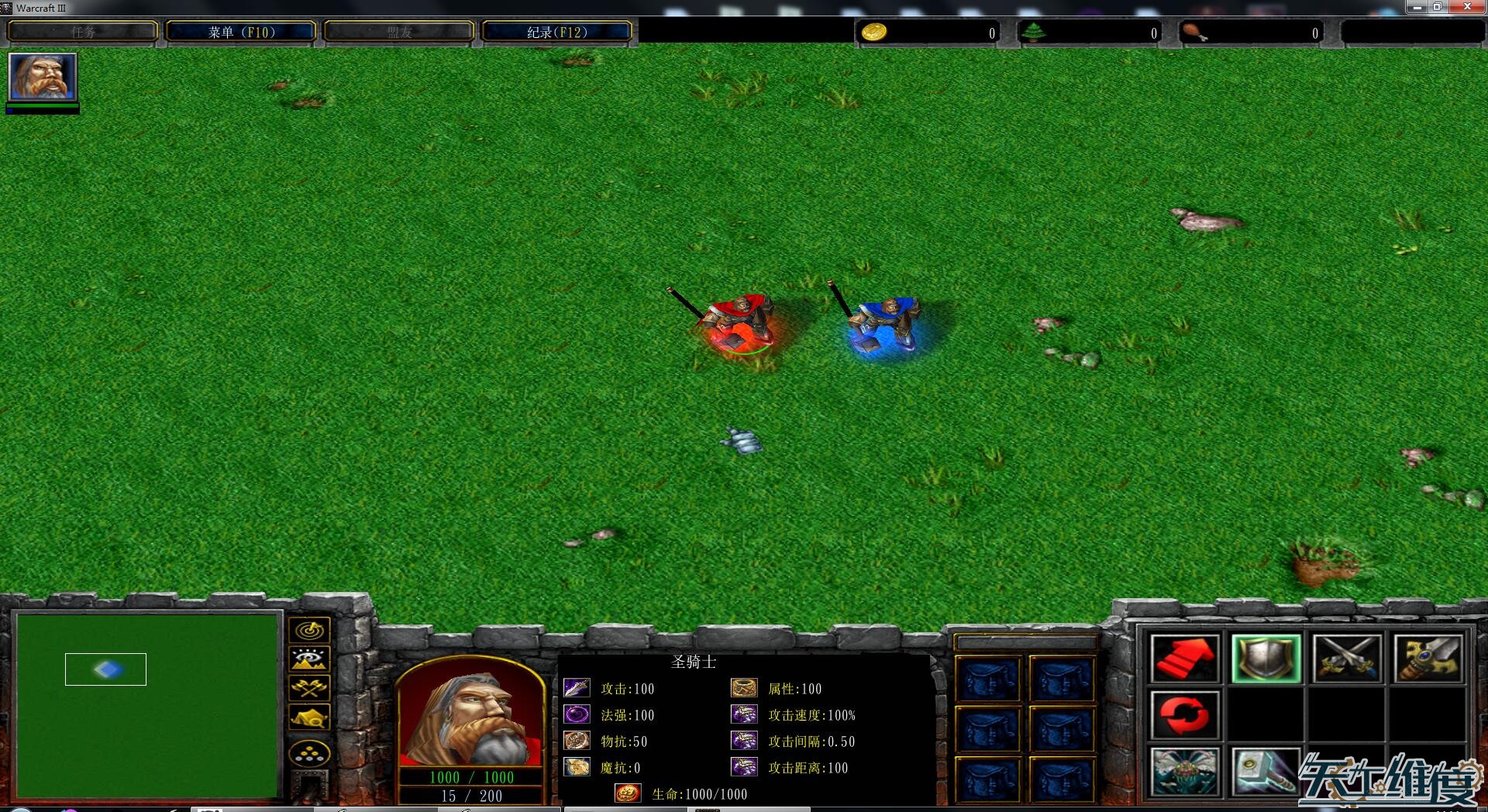Click the red circular arrows command

point(1183,715)
